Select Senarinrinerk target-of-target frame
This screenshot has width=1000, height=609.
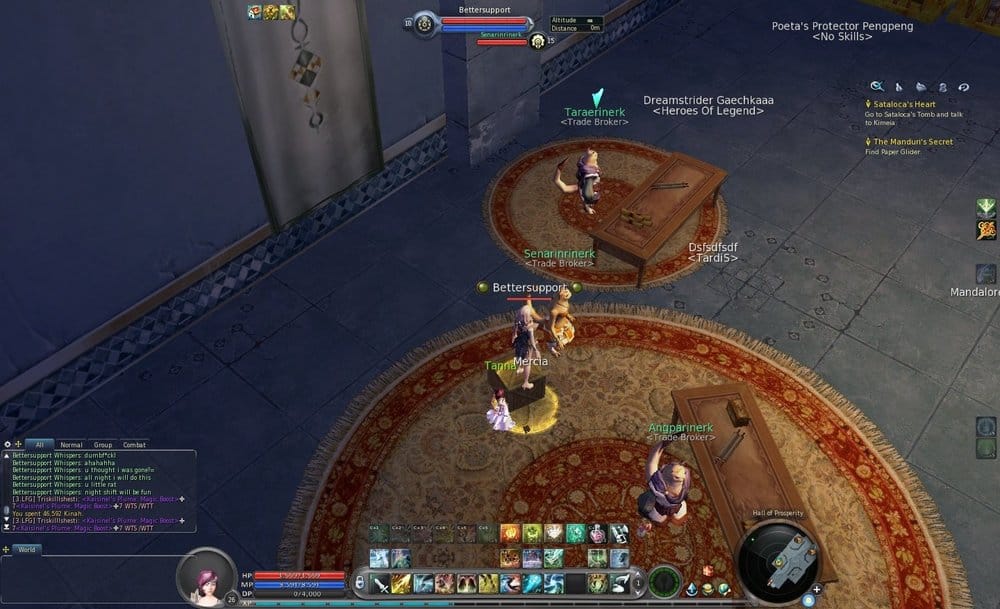[x=503, y=40]
